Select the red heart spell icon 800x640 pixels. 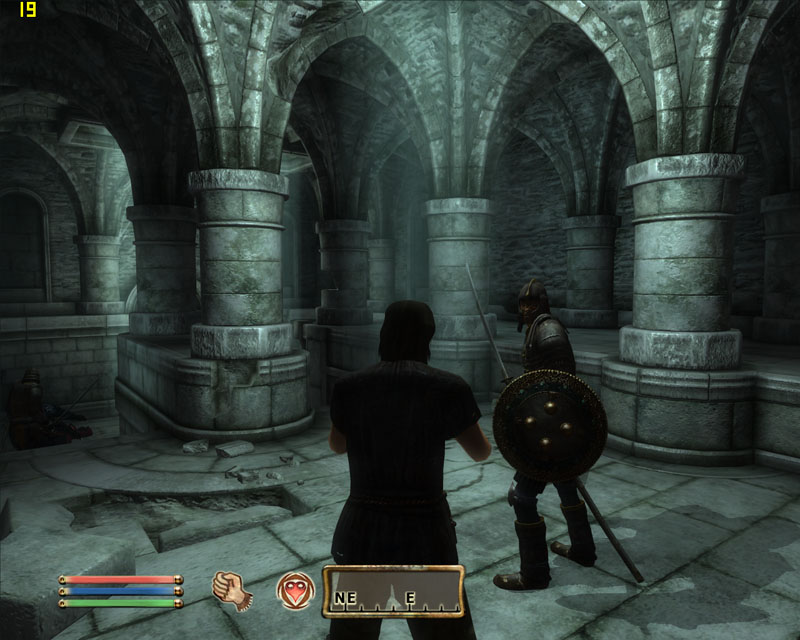[296, 590]
